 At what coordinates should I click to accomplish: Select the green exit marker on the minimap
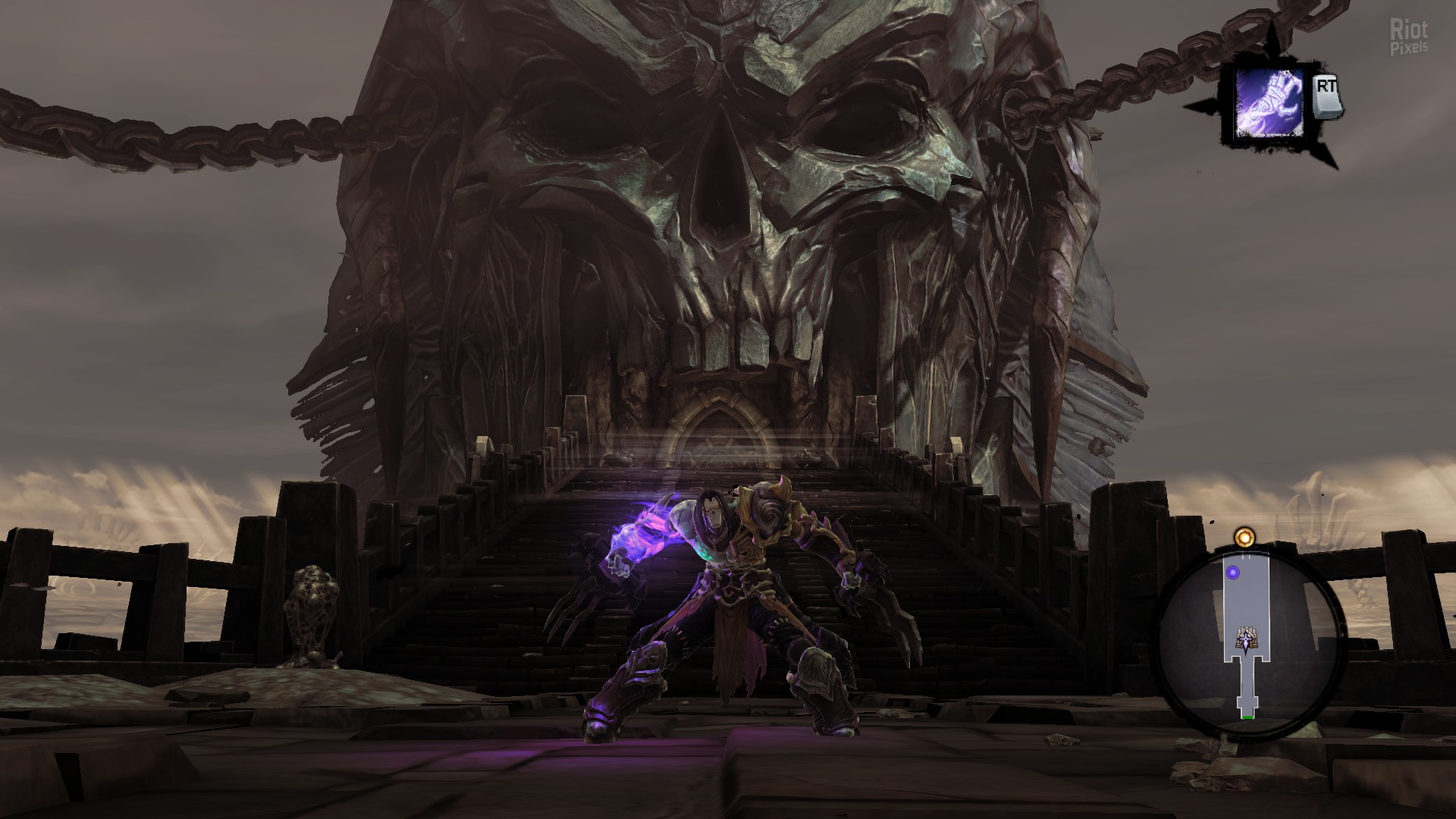(1247, 716)
